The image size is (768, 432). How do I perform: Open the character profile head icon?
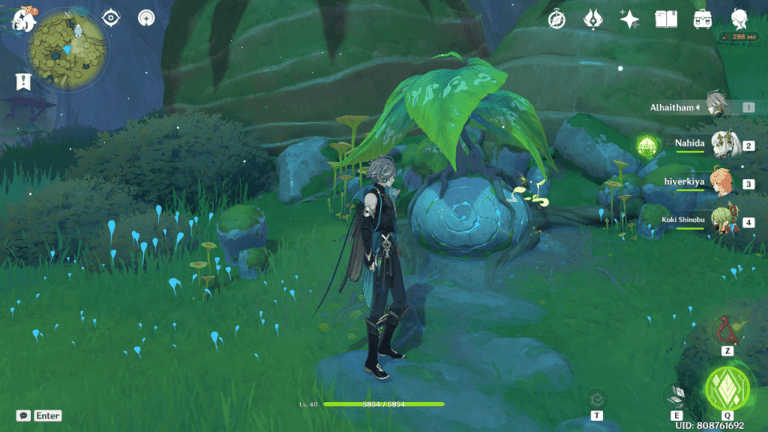[740, 19]
